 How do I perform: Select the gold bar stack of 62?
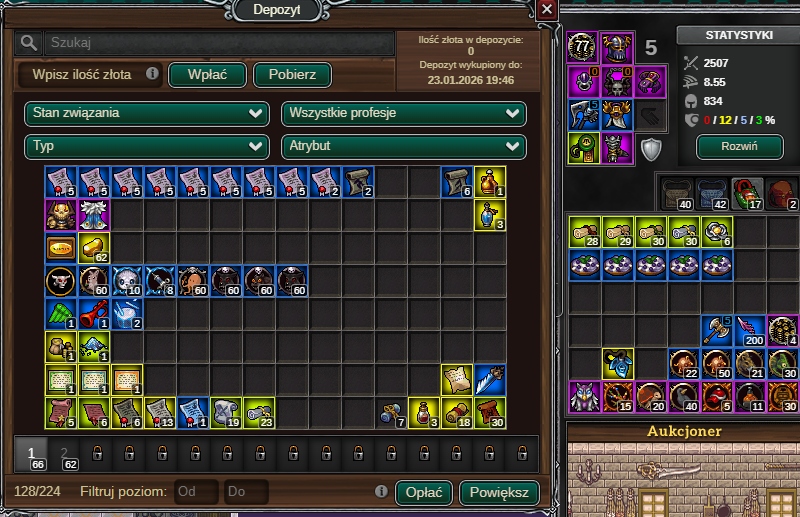click(94, 247)
